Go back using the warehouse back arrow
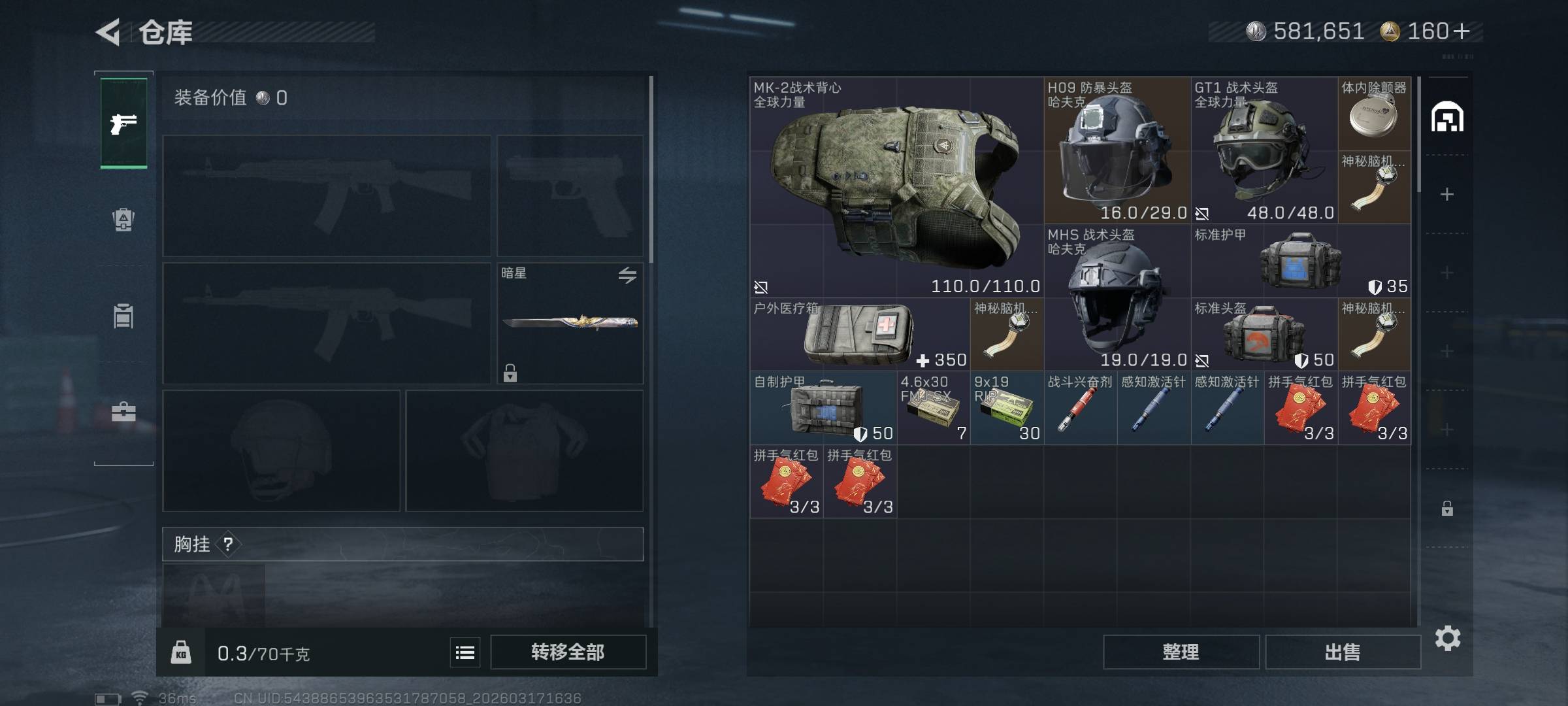Viewport: 1568px width, 706px height. pyautogui.click(x=108, y=32)
